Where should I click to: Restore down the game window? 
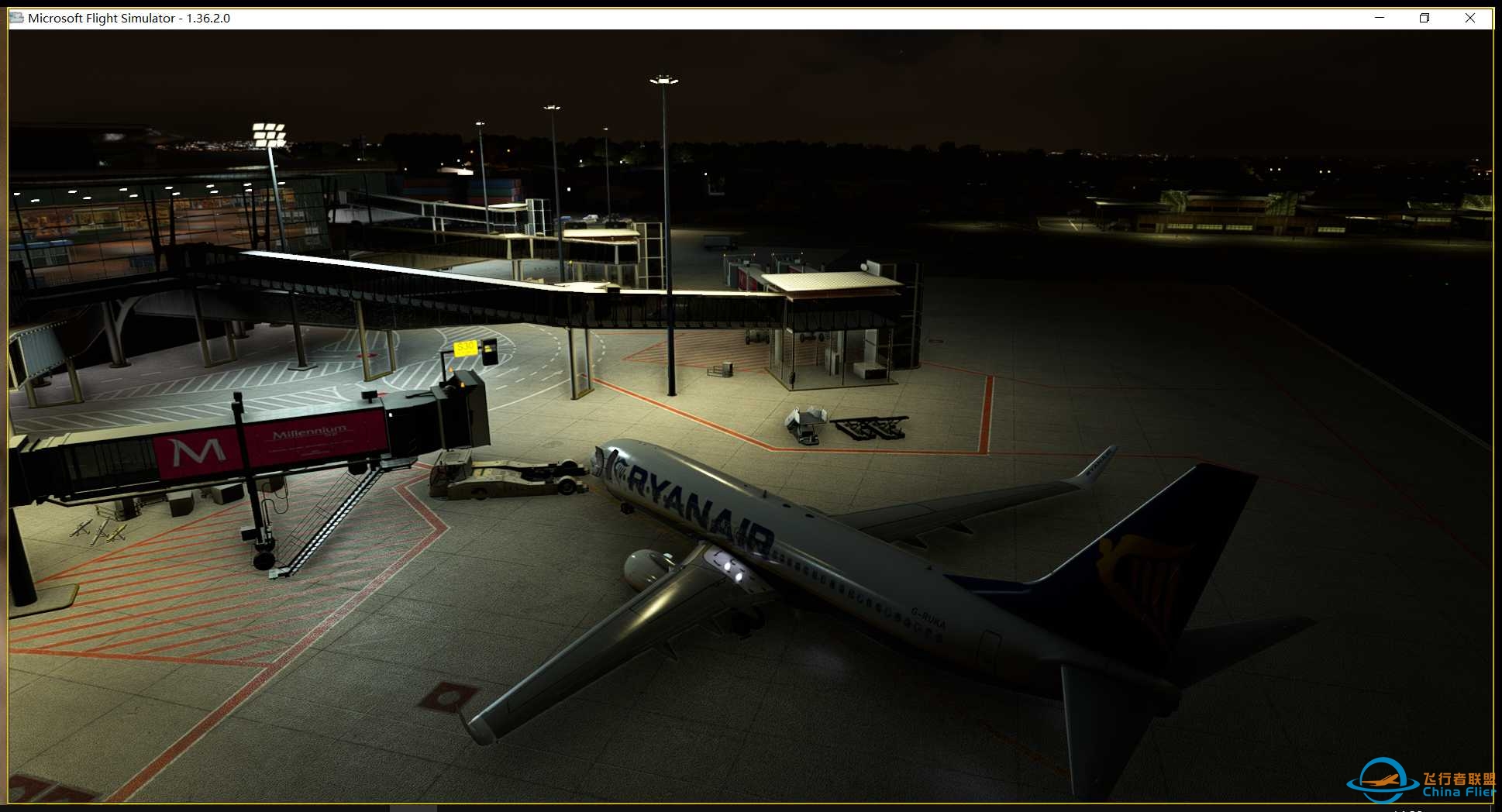1424,18
